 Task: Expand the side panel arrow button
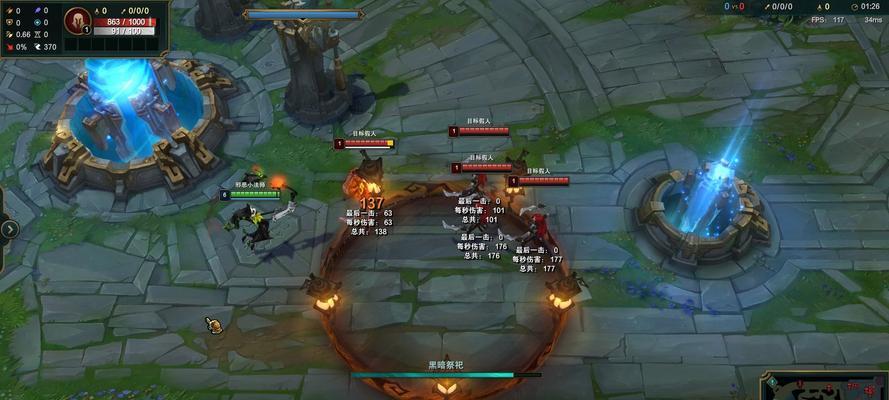[x=9, y=229]
